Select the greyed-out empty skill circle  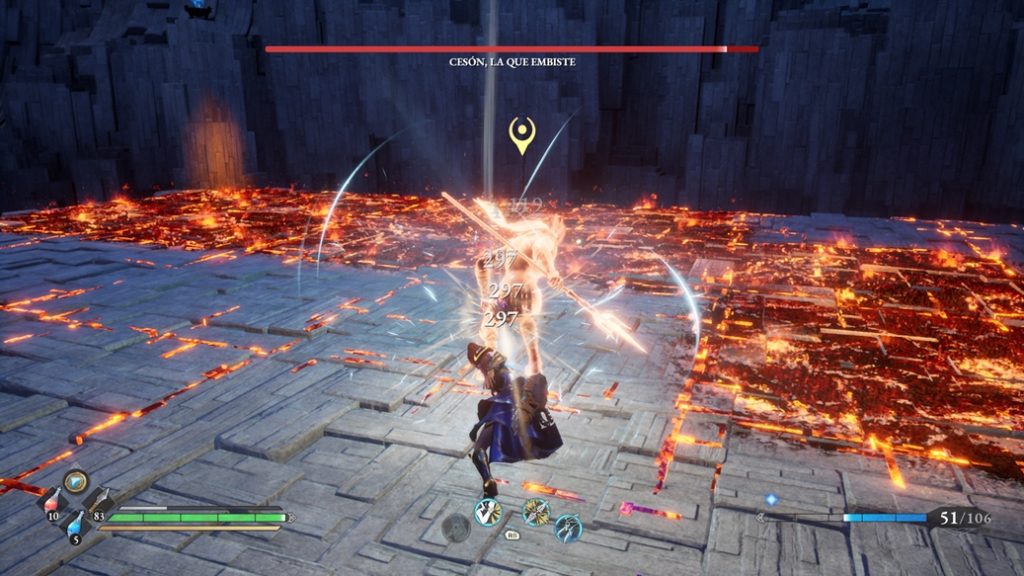tap(456, 527)
